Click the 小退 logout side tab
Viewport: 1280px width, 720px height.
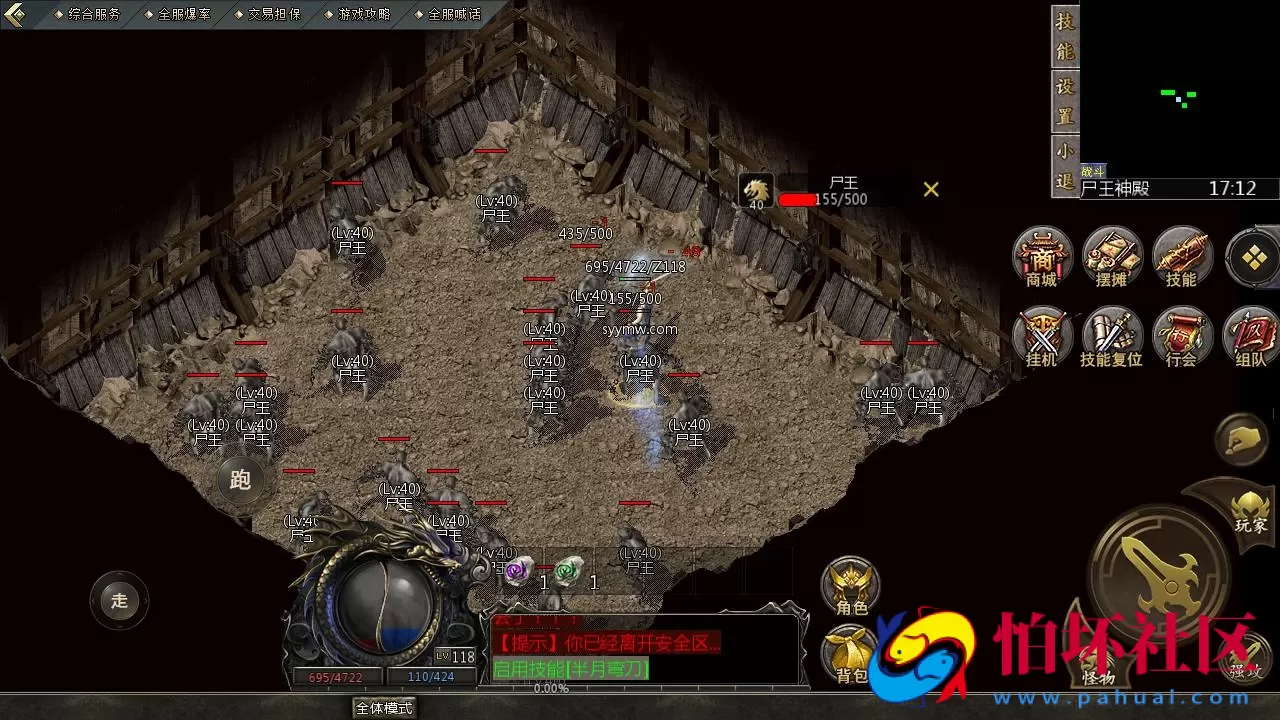(x=1065, y=167)
